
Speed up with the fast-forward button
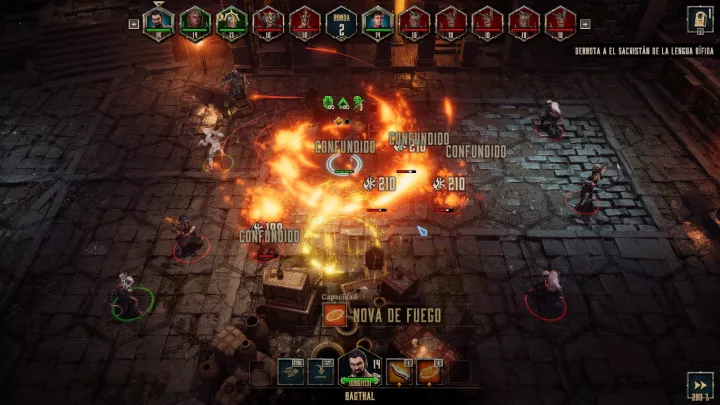coord(700,384)
